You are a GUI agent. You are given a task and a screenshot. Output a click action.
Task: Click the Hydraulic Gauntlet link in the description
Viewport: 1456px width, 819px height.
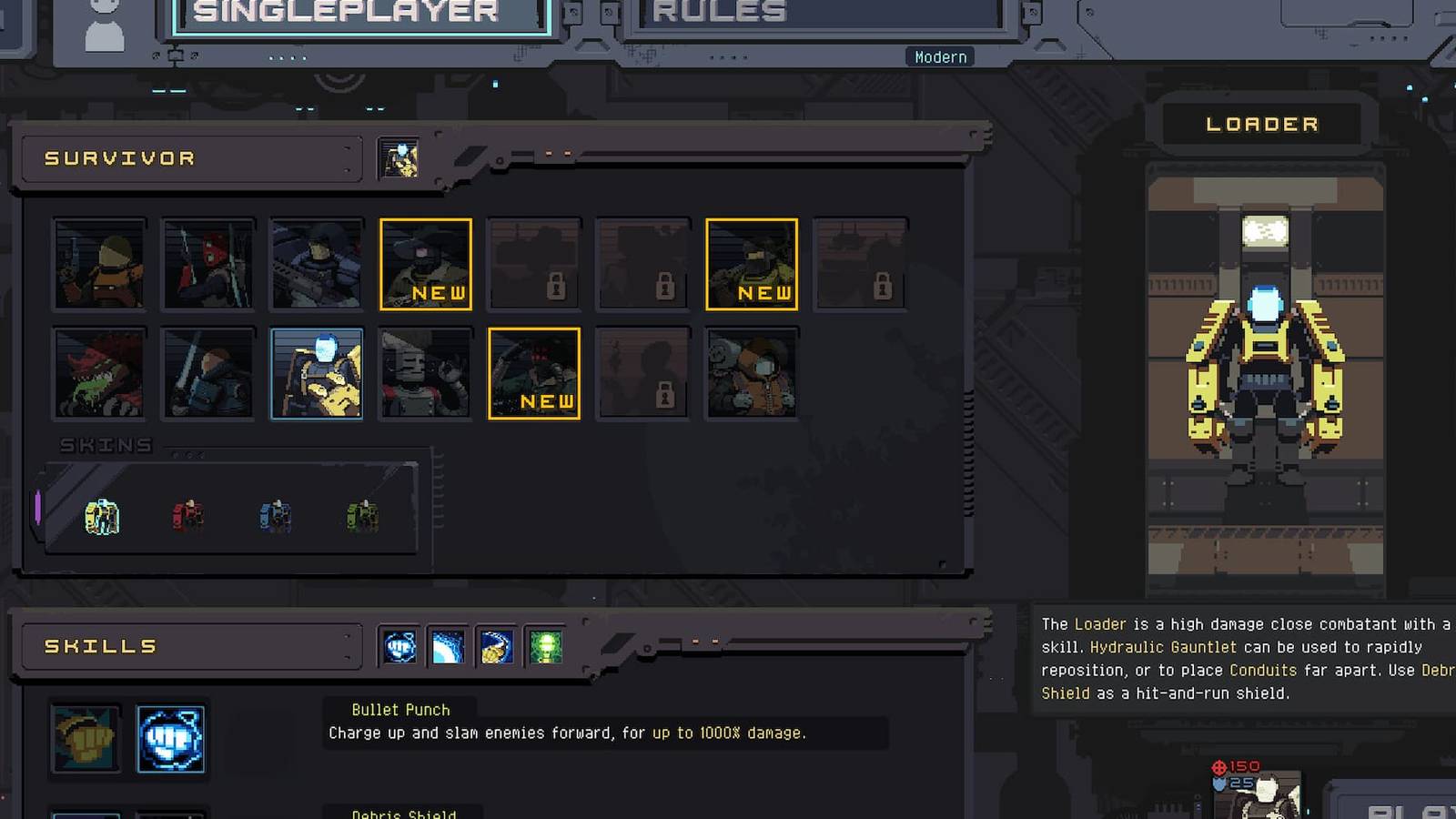[x=1166, y=647]
